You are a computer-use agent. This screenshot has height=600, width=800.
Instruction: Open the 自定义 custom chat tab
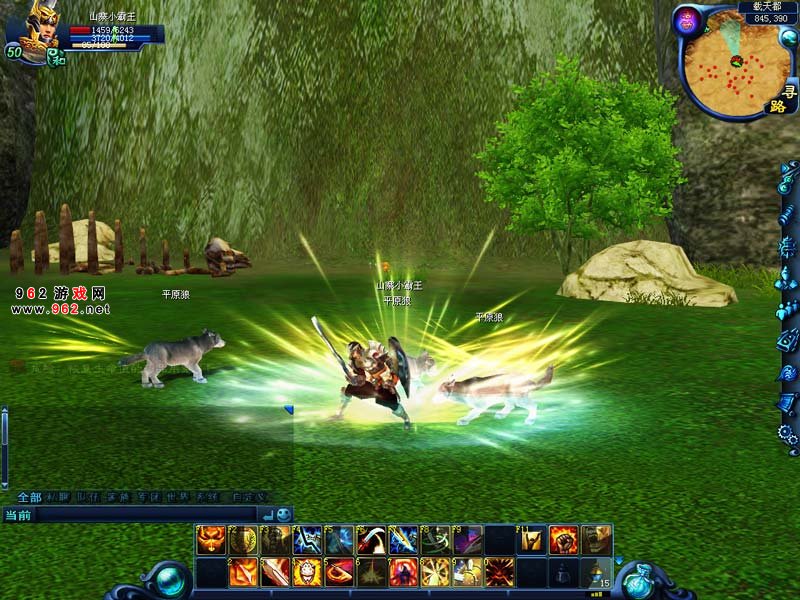pyautogui.click(x=249, y=497)
